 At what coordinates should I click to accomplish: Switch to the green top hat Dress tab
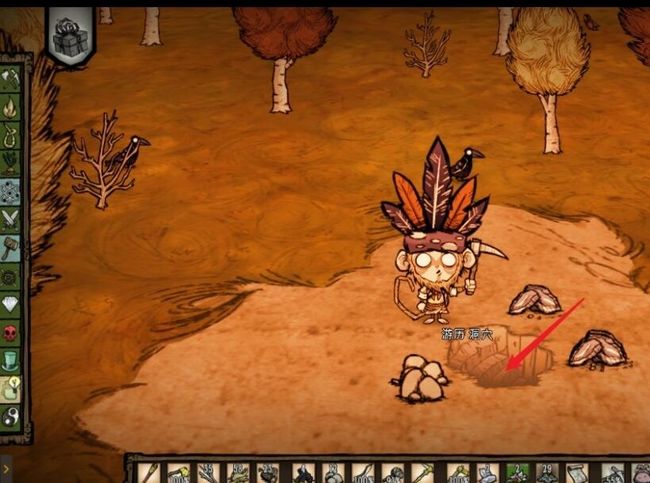13,358
